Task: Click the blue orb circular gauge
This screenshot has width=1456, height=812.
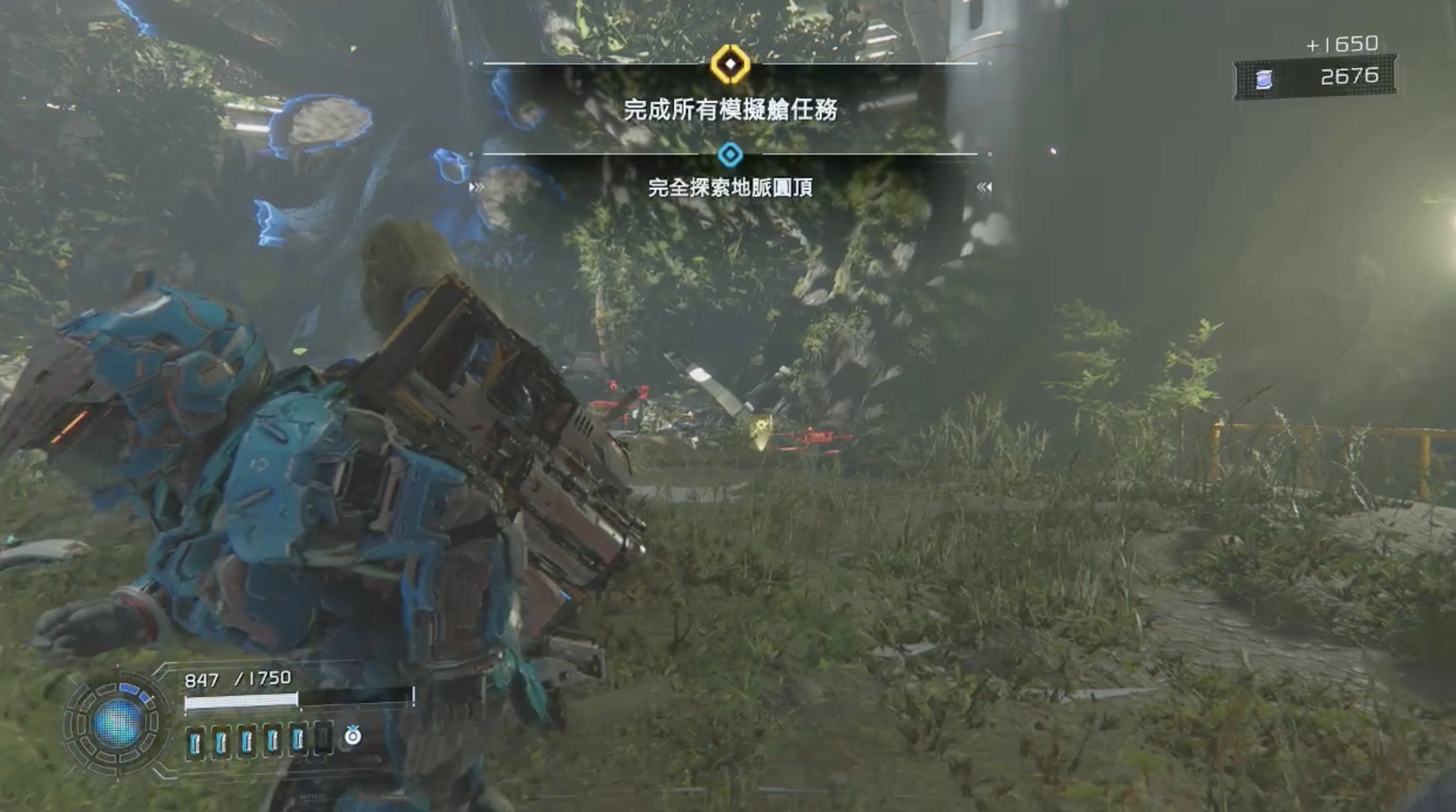Action: click(117, 722)
